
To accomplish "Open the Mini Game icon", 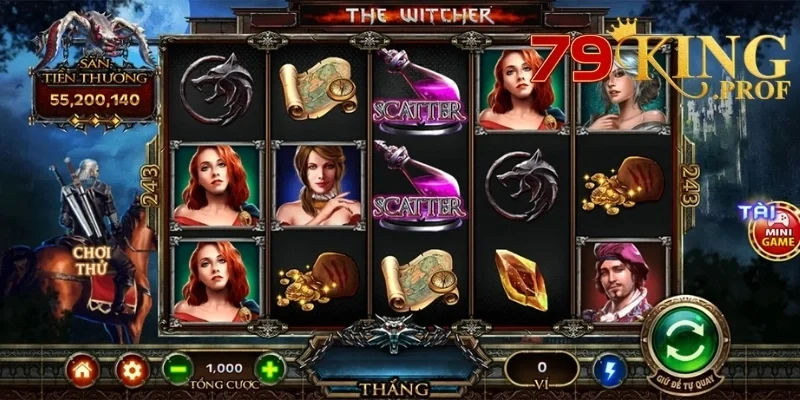I will 774,231.
